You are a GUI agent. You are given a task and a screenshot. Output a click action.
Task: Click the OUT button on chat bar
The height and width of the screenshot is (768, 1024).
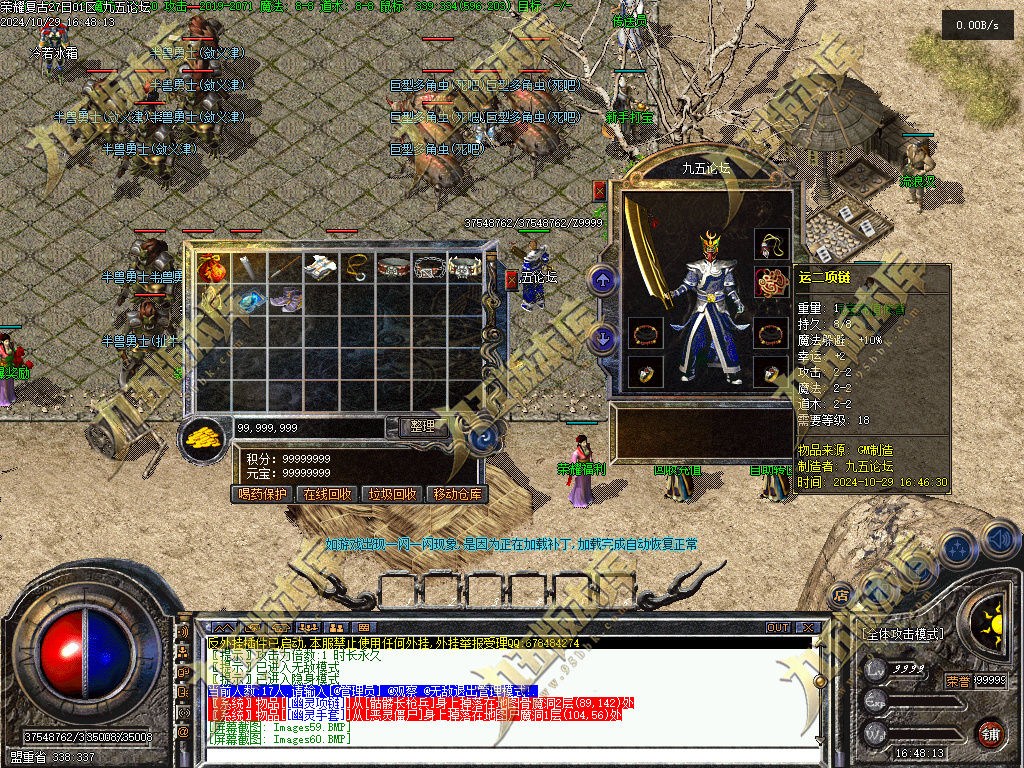[778, 627]
